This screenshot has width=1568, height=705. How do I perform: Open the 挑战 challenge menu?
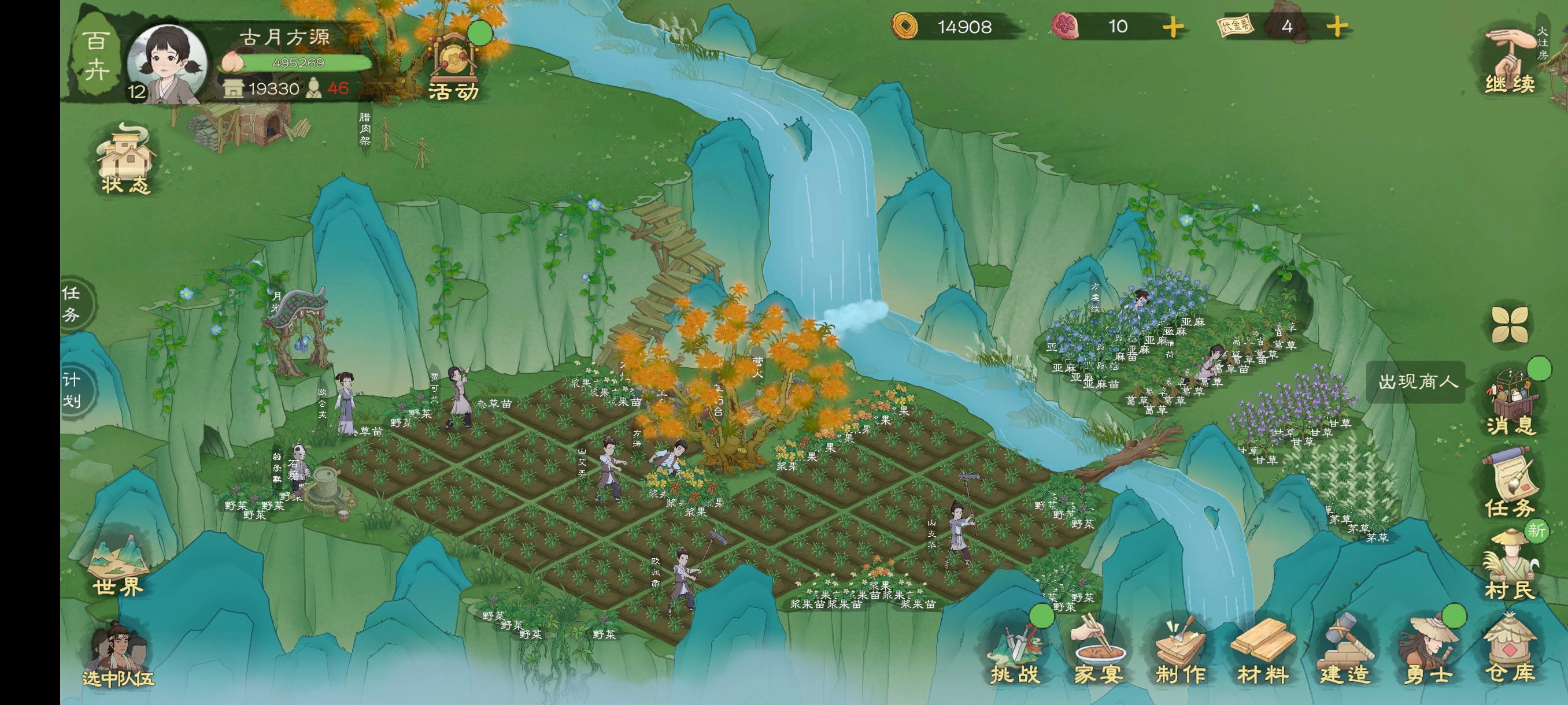tap(1015, 651)
